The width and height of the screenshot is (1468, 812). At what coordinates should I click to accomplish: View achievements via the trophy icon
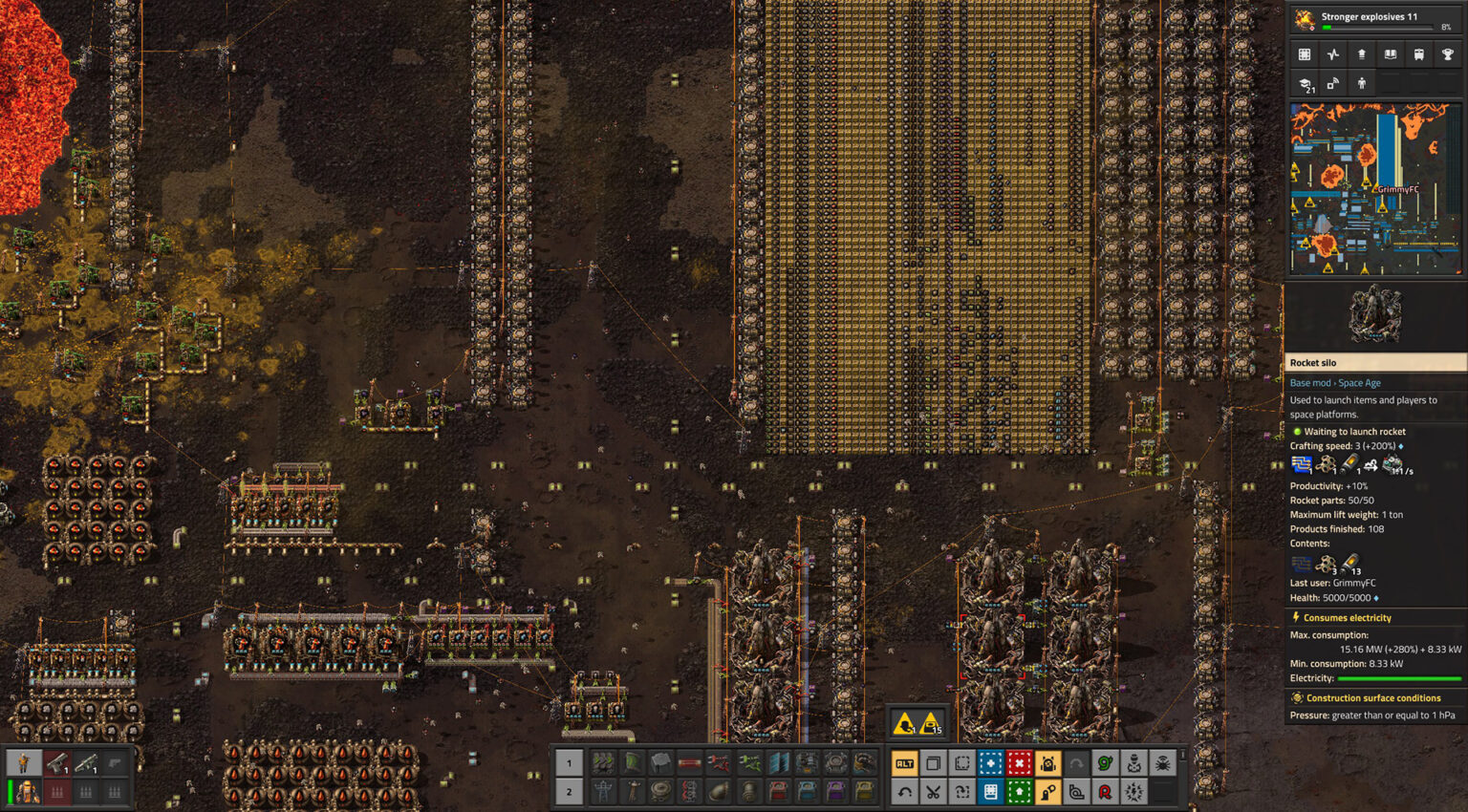1445,54
